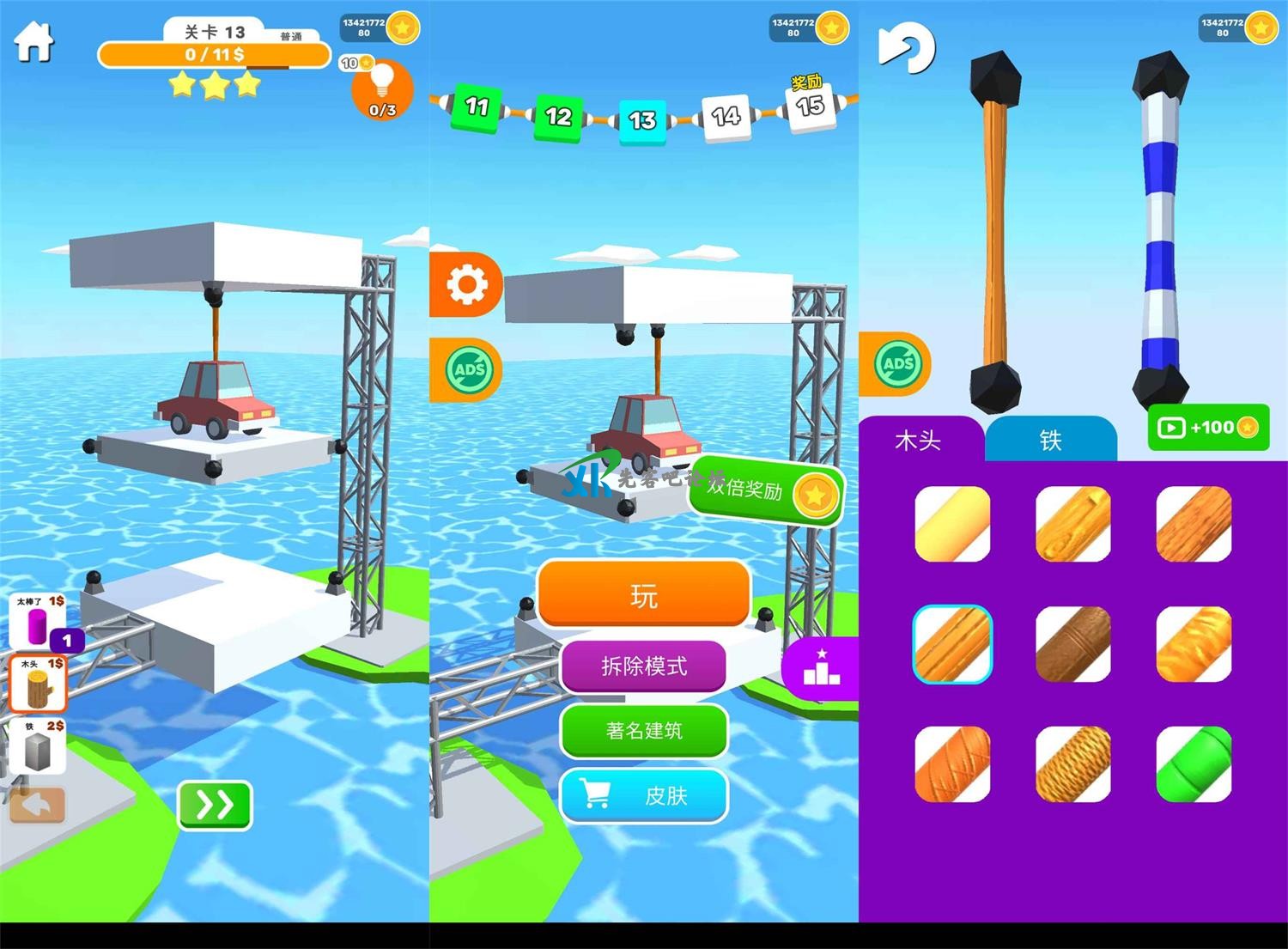
Task: Select the wood (木头) material slot
Action: point(38,684)
